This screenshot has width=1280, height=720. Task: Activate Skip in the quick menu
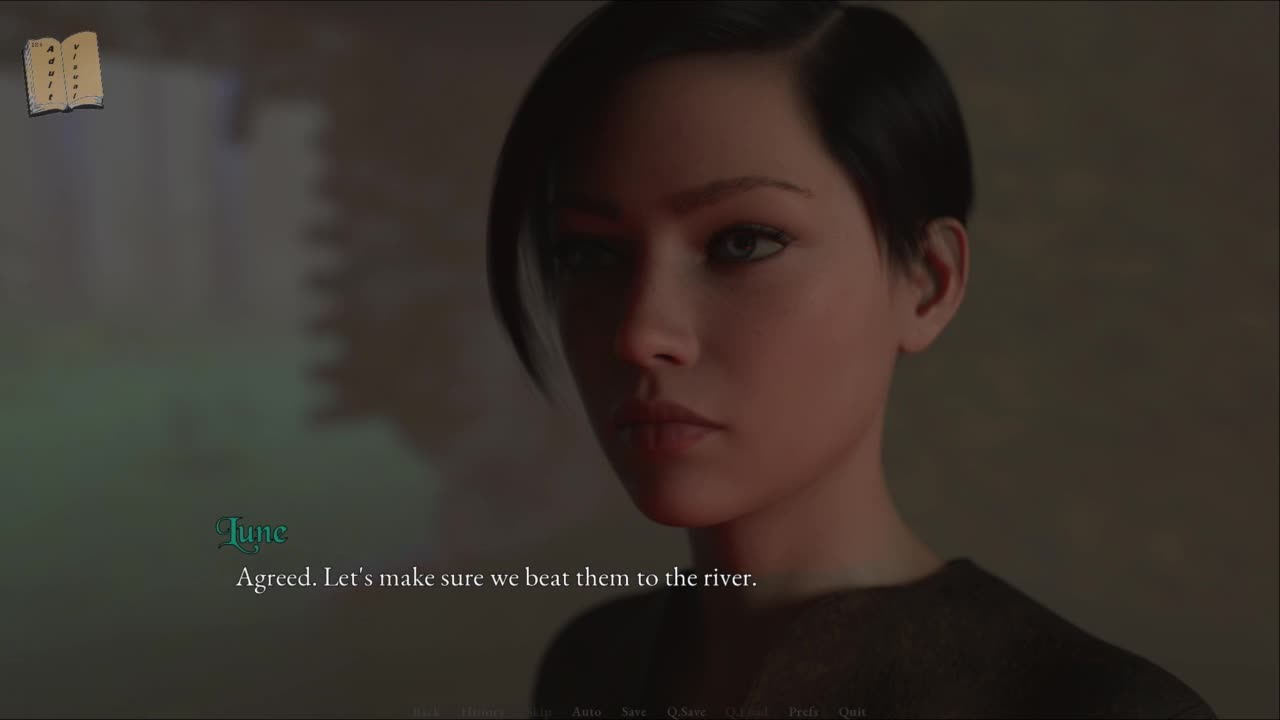539,712
